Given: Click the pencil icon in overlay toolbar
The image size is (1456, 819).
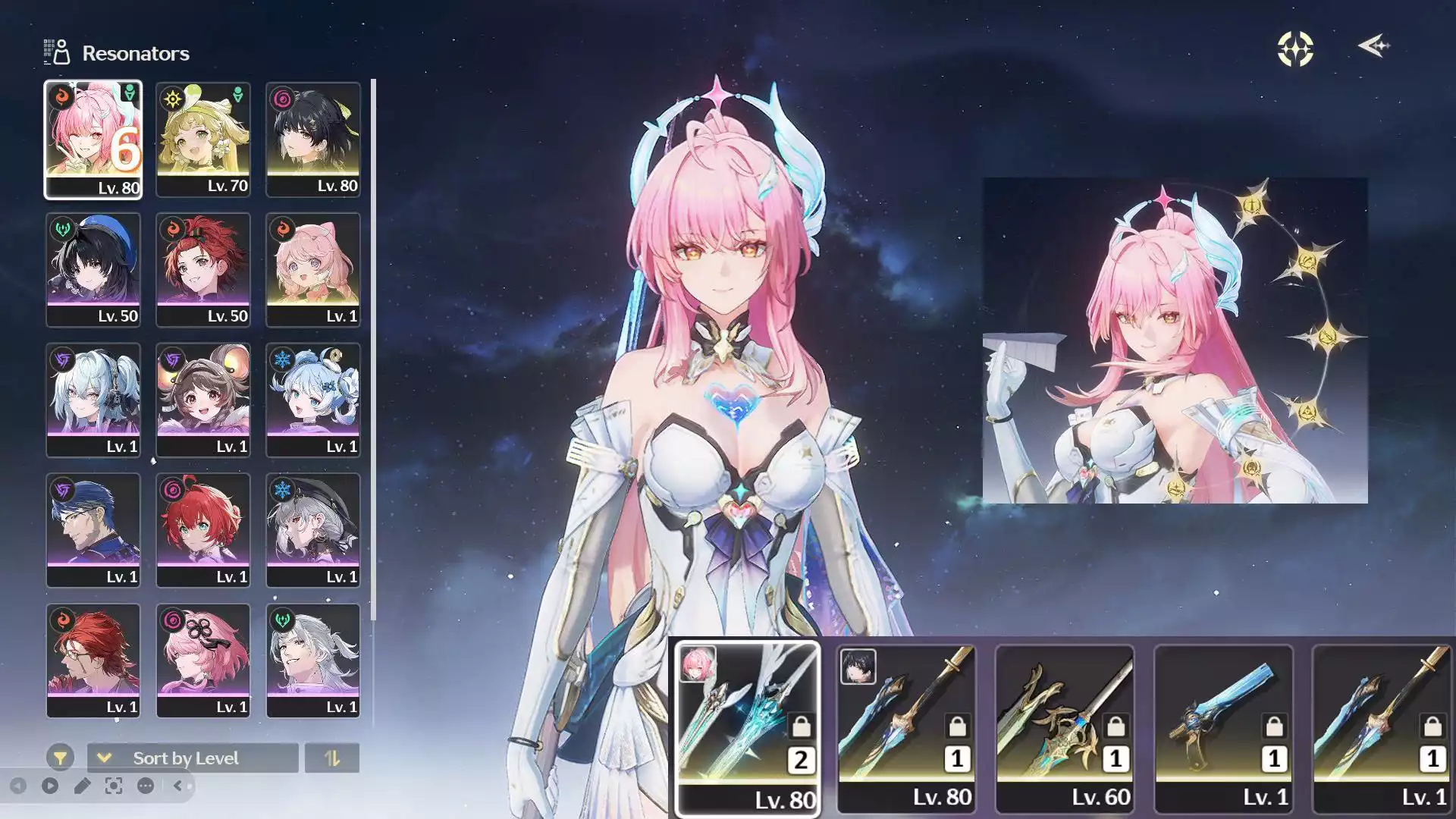Looking at the screenshot, I should point(82,786).
